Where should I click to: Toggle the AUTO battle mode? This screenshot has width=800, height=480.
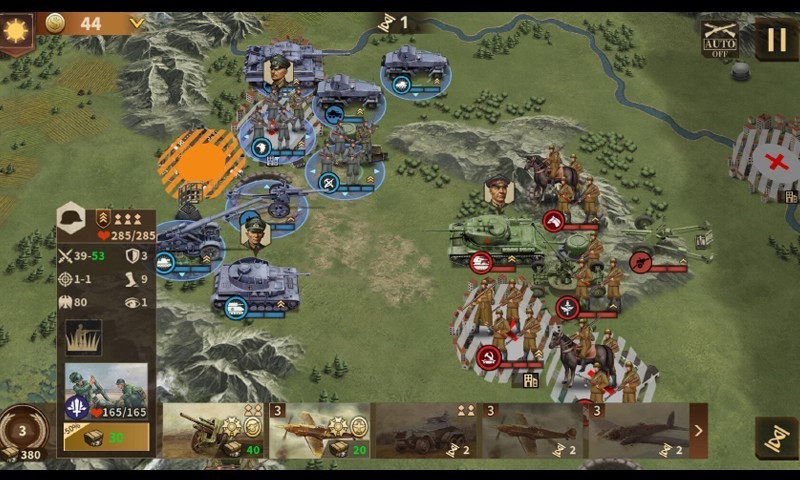click(x=720, y=40)
